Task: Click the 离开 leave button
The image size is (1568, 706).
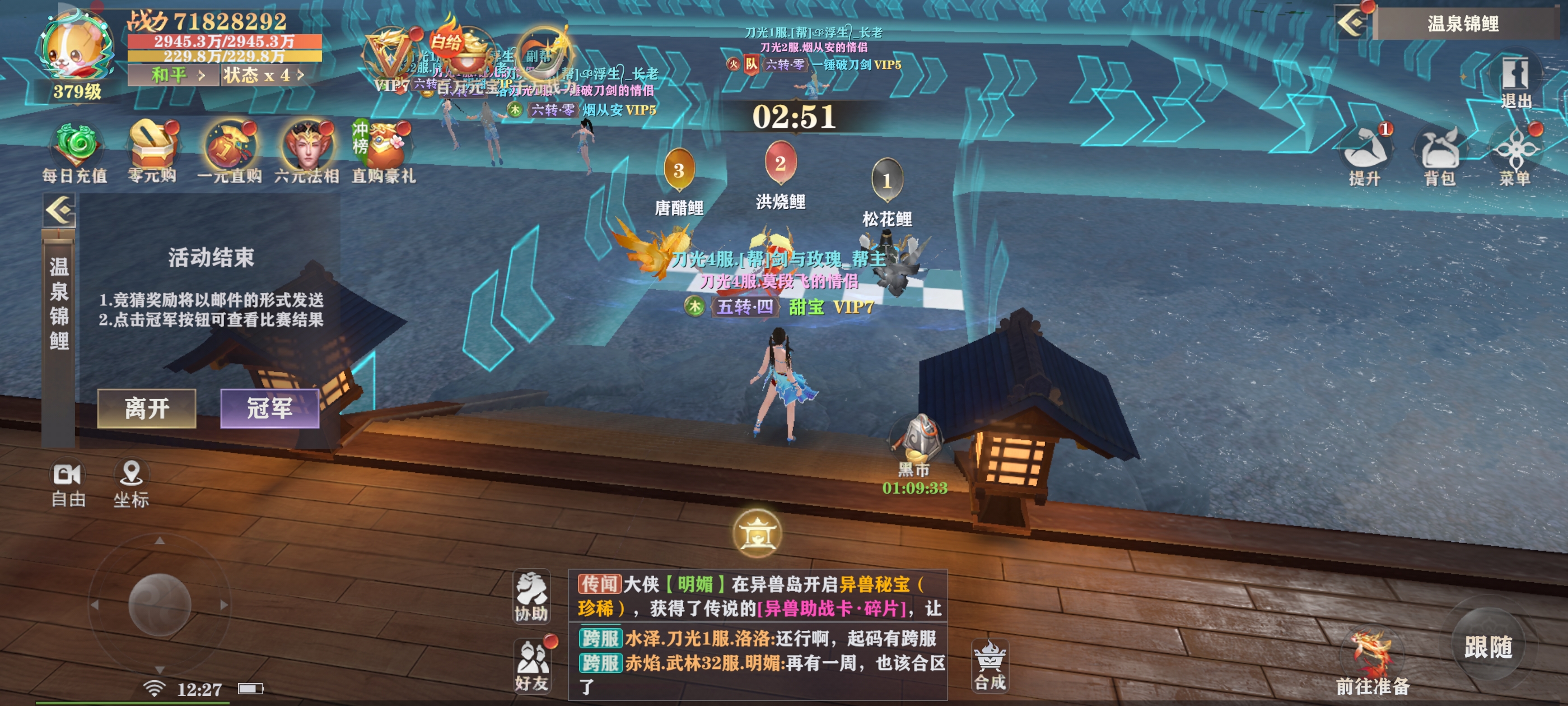Action: 147,408
